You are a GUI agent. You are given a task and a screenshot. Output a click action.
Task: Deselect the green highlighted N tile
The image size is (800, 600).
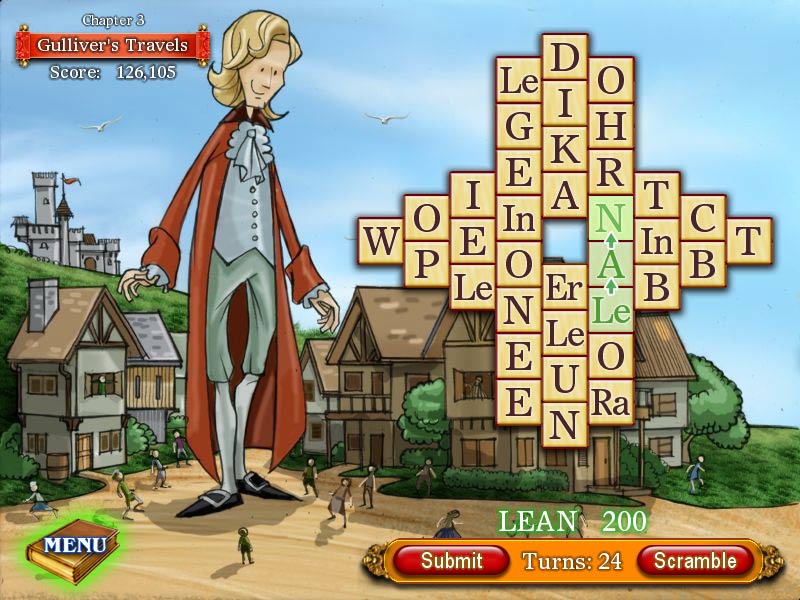point(611,218)
